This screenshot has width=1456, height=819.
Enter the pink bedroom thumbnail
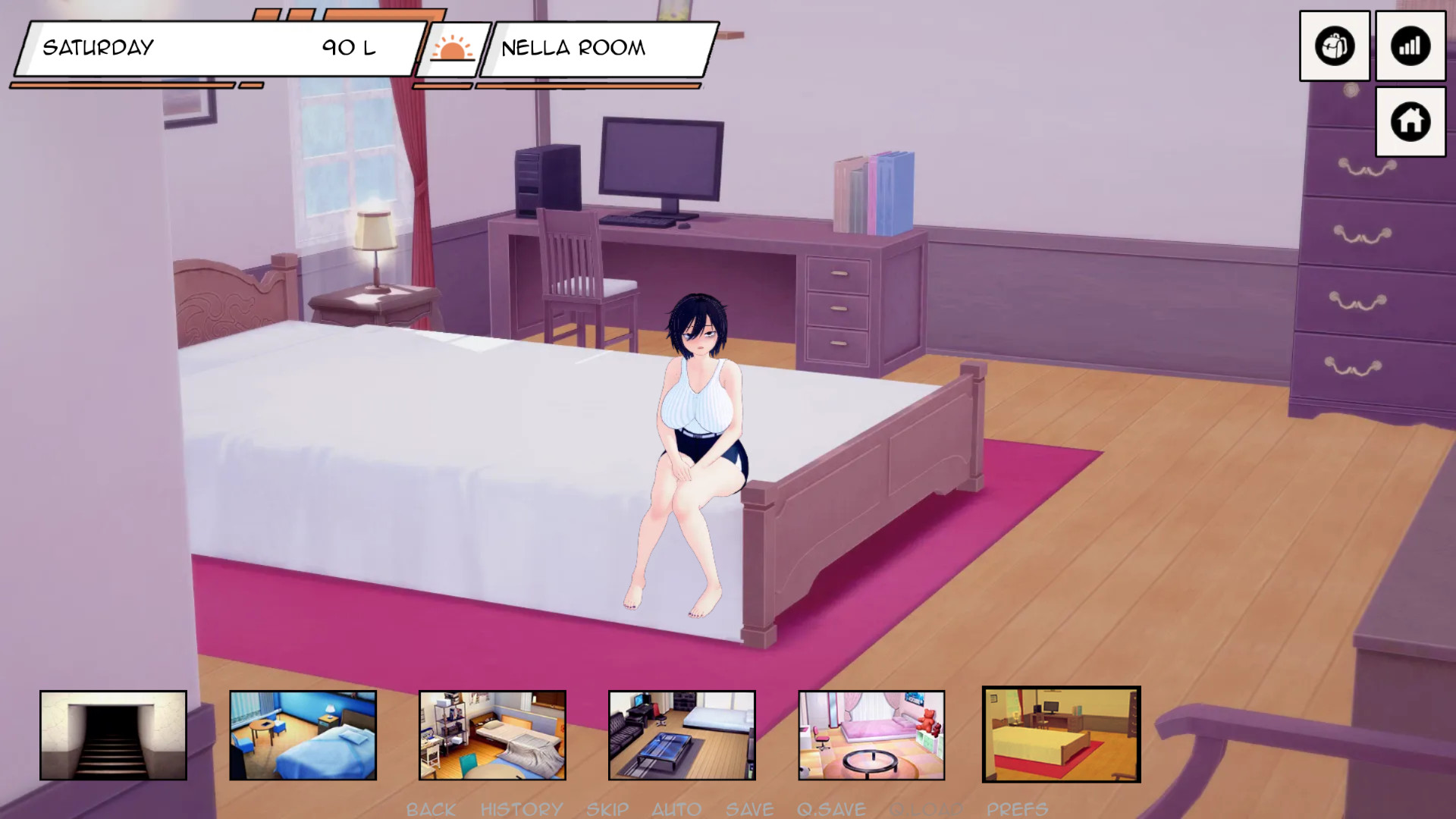(x=871, y=735)
